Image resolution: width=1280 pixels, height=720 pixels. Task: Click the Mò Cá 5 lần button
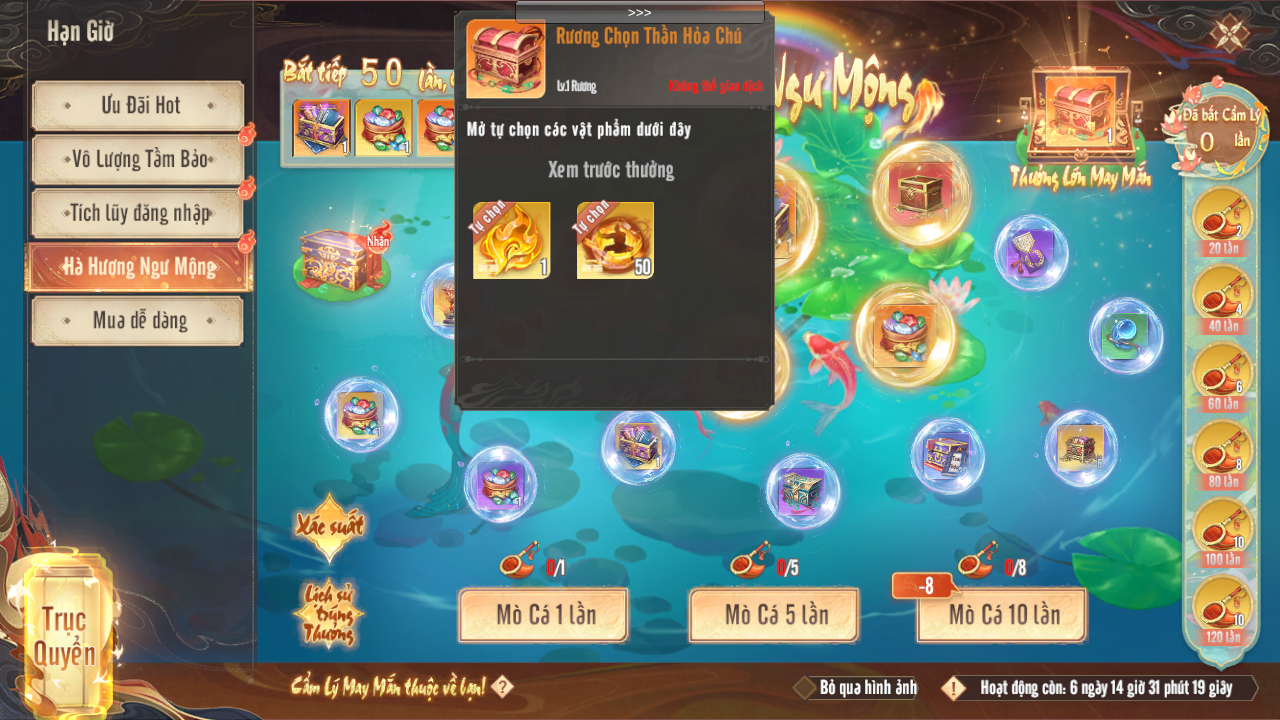pos(774,614)
